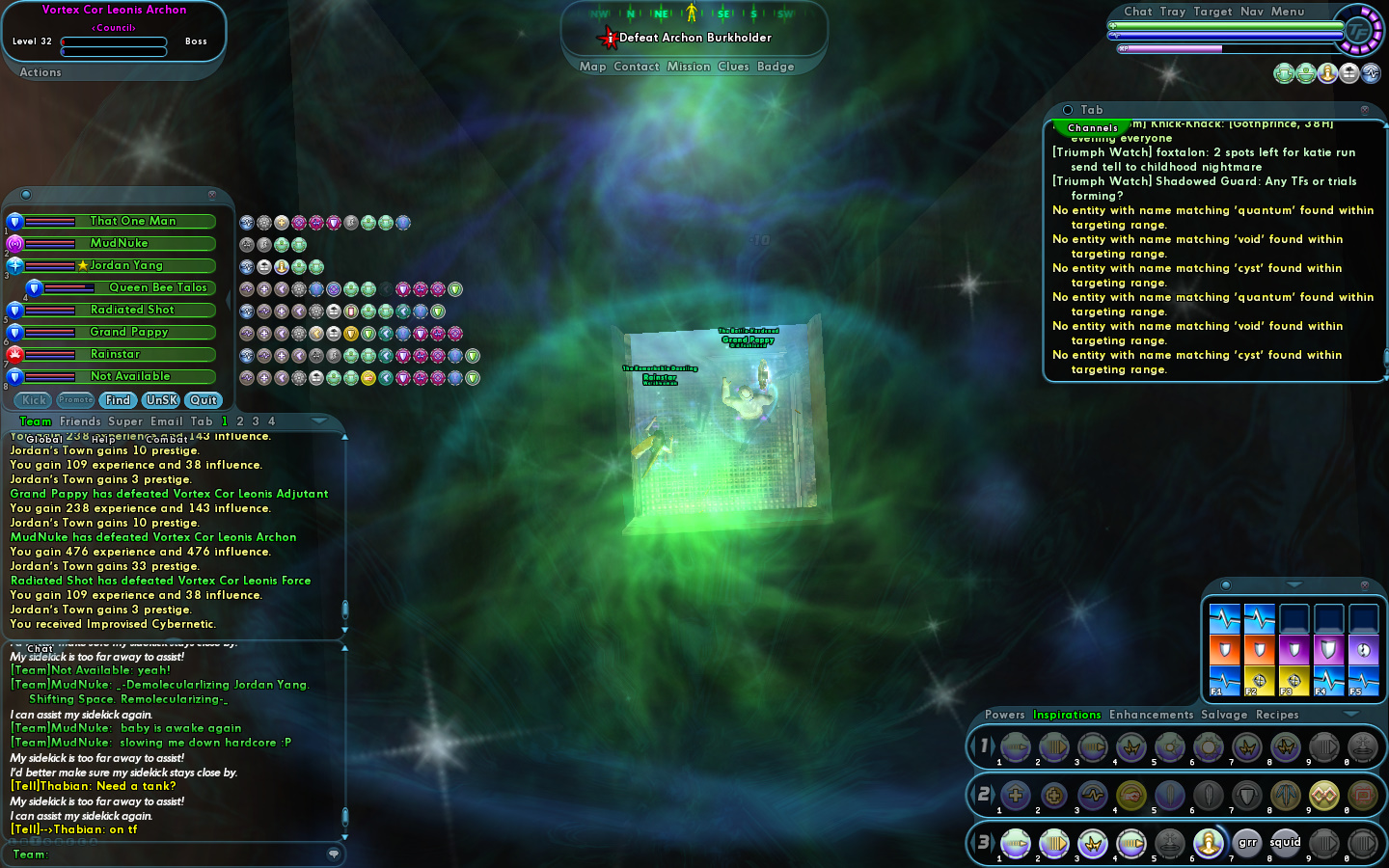Open the Salvage tab
The image size is (1389, 868).
pyautogui.click(x=1224, y=715)
